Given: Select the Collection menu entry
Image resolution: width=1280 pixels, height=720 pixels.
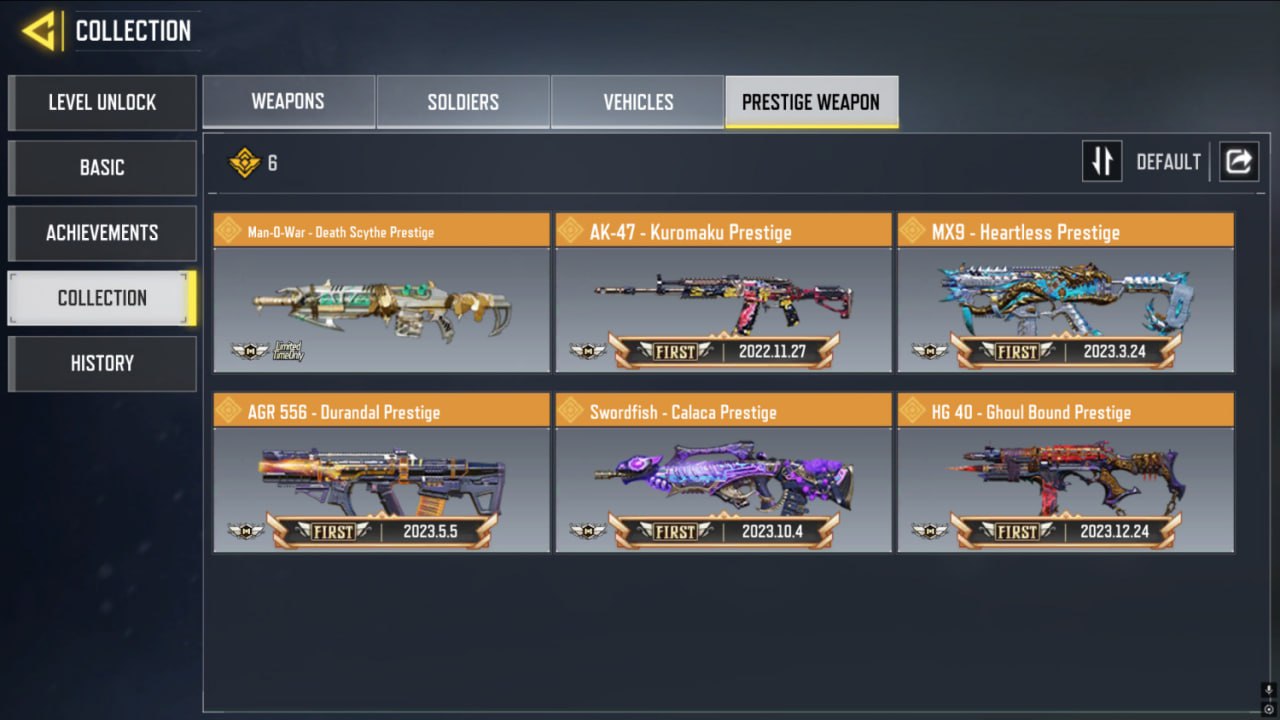Looking at the screenshot, I should (102, 298).
